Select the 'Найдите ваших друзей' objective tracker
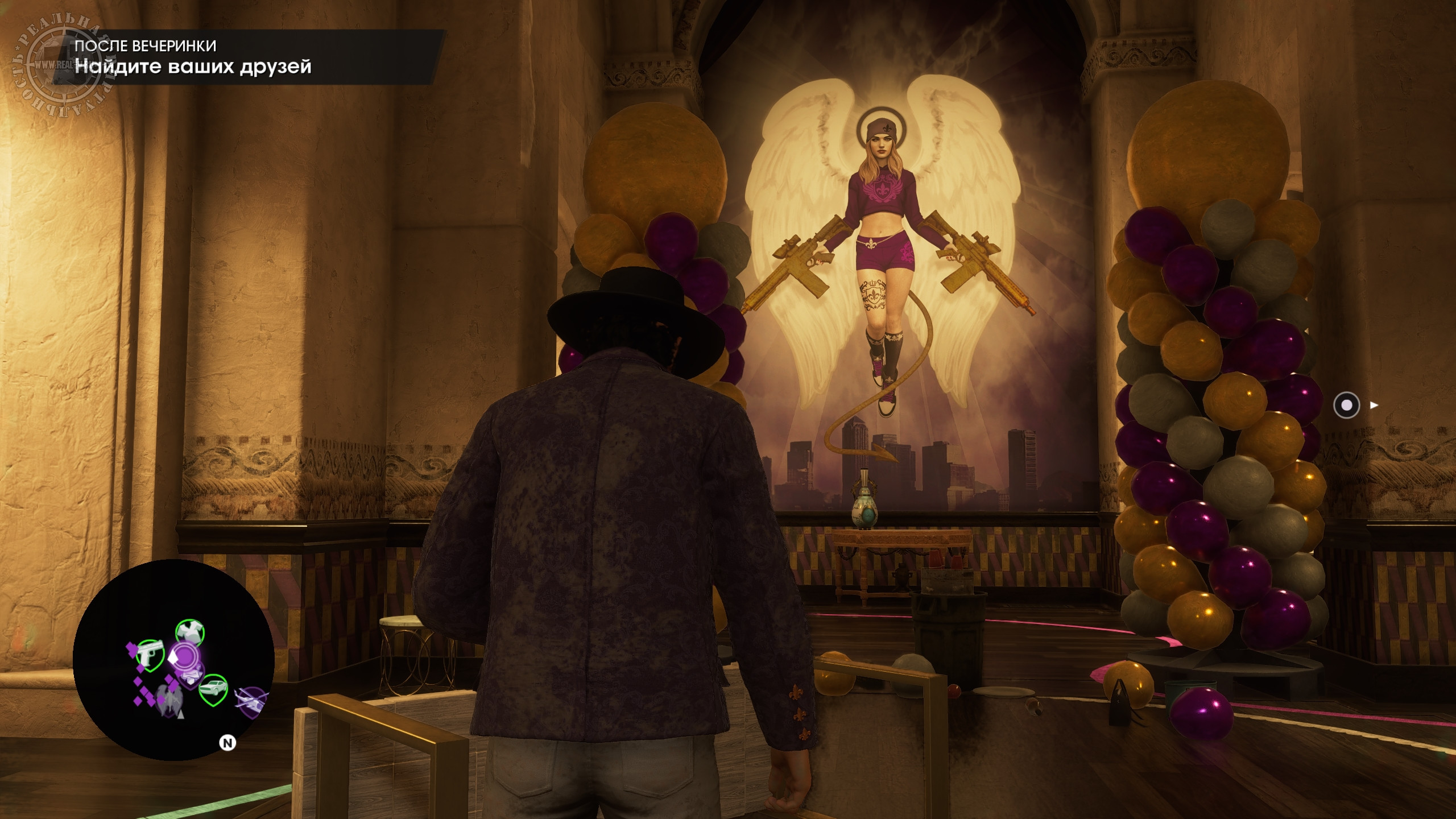This screenshot has height=819, width=1456. 193,67
